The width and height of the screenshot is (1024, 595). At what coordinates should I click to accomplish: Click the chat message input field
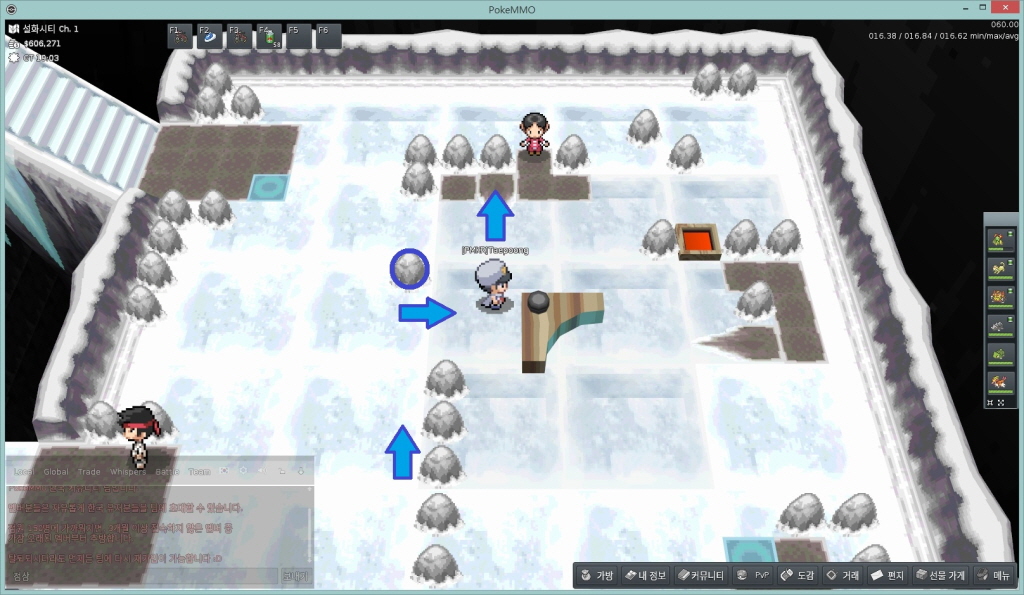tap(142, 576)
